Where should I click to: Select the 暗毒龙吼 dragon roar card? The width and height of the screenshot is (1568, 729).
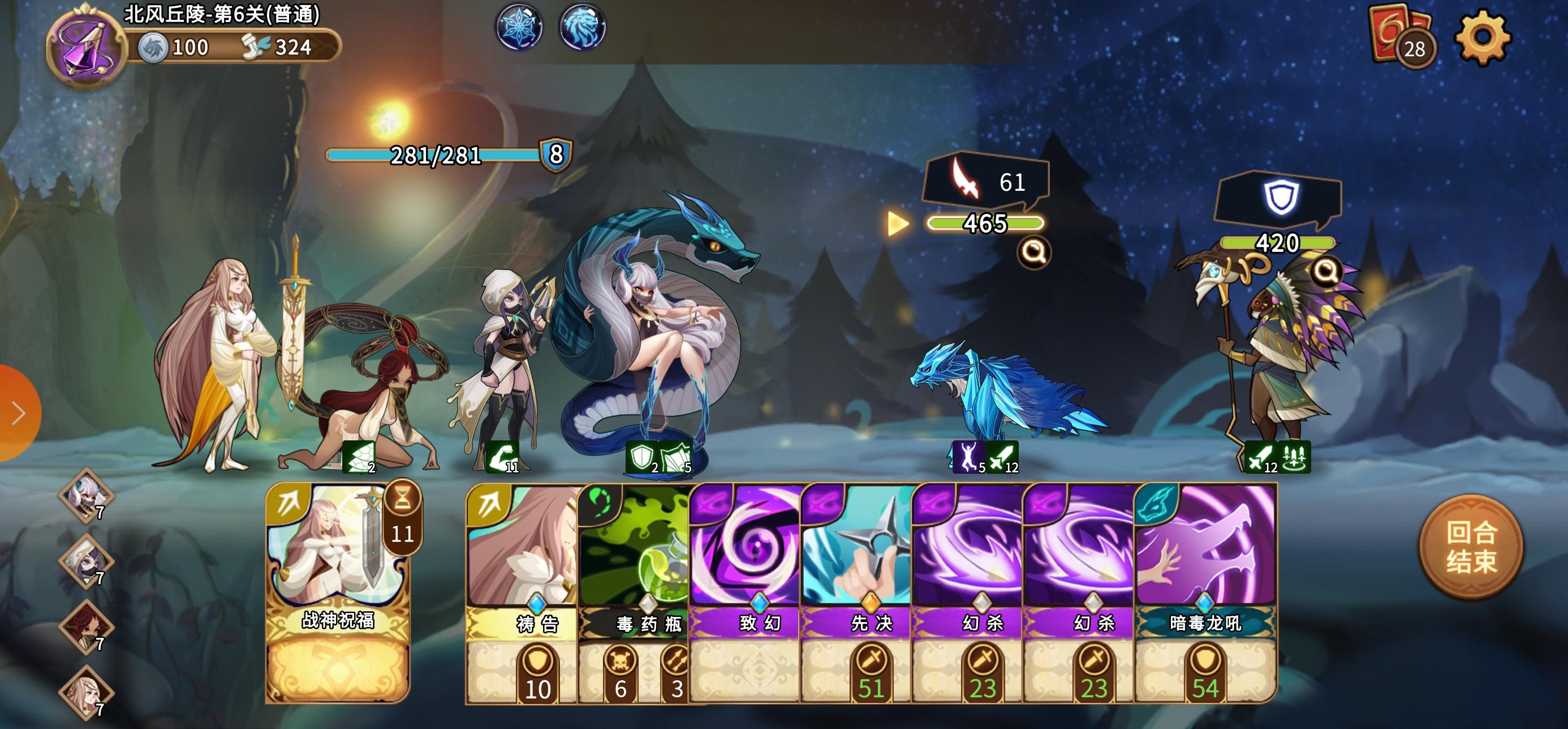click(x=1205, y=591)
